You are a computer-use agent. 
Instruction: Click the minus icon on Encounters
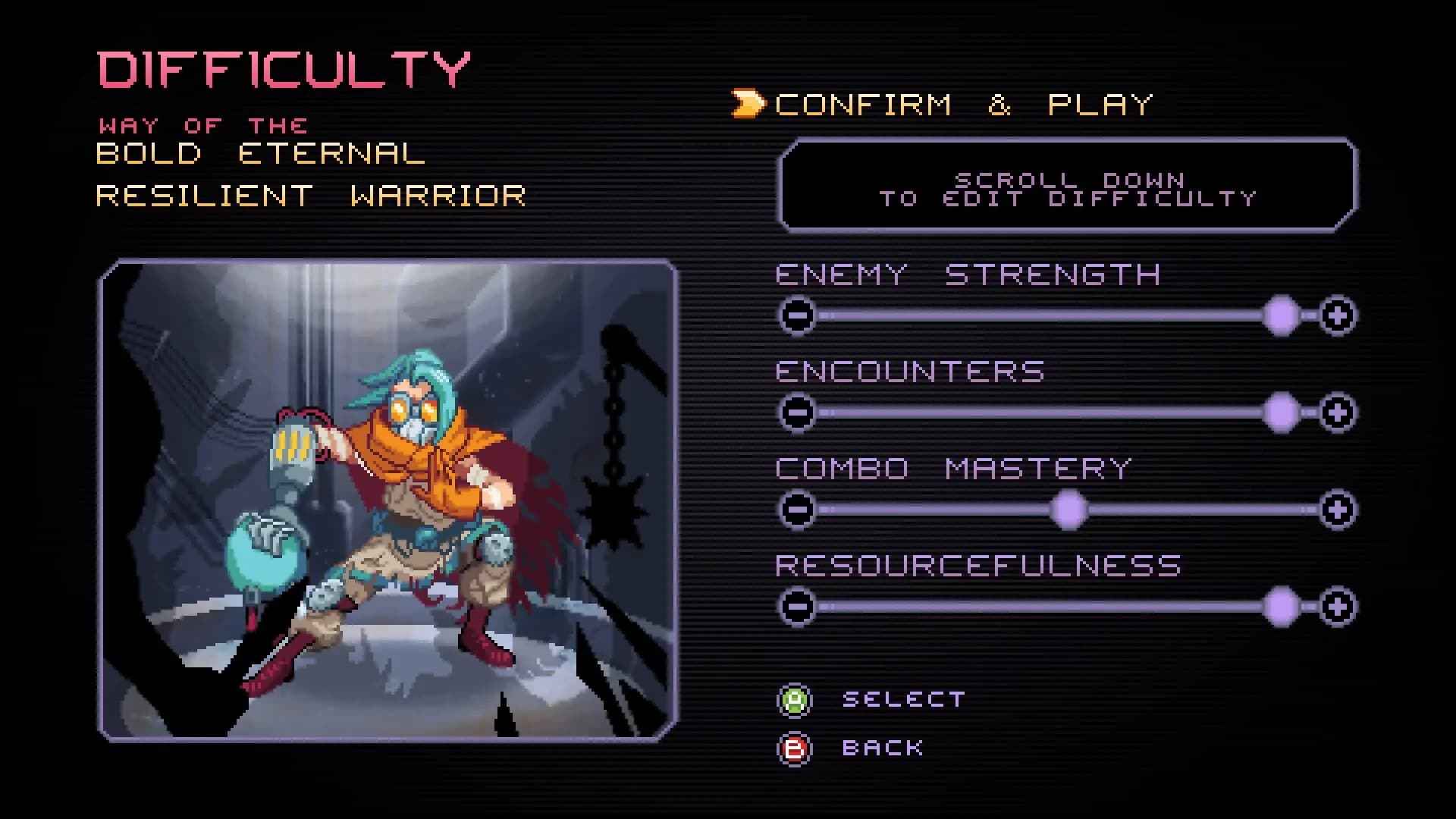click(x=798, y=410)
